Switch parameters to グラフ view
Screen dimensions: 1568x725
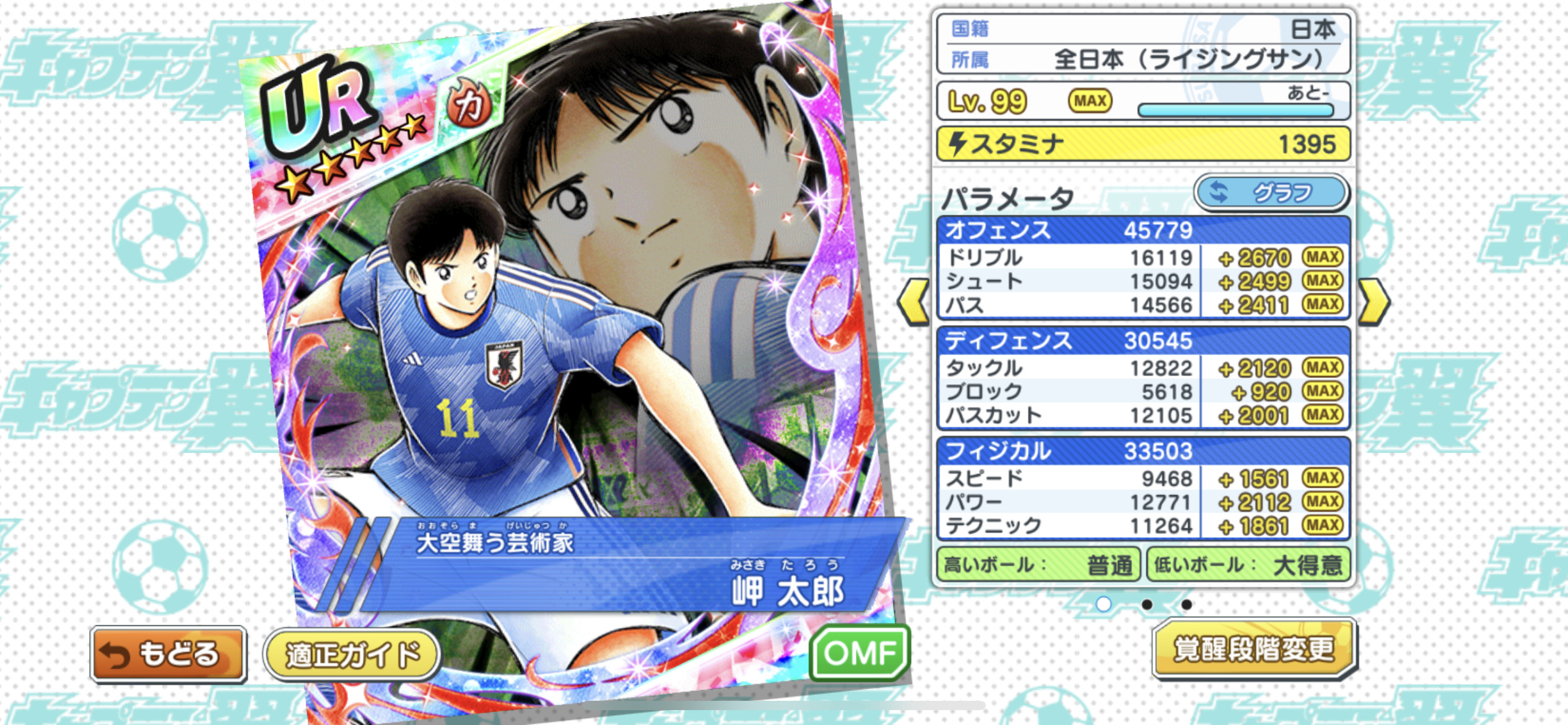[1271, 193]
